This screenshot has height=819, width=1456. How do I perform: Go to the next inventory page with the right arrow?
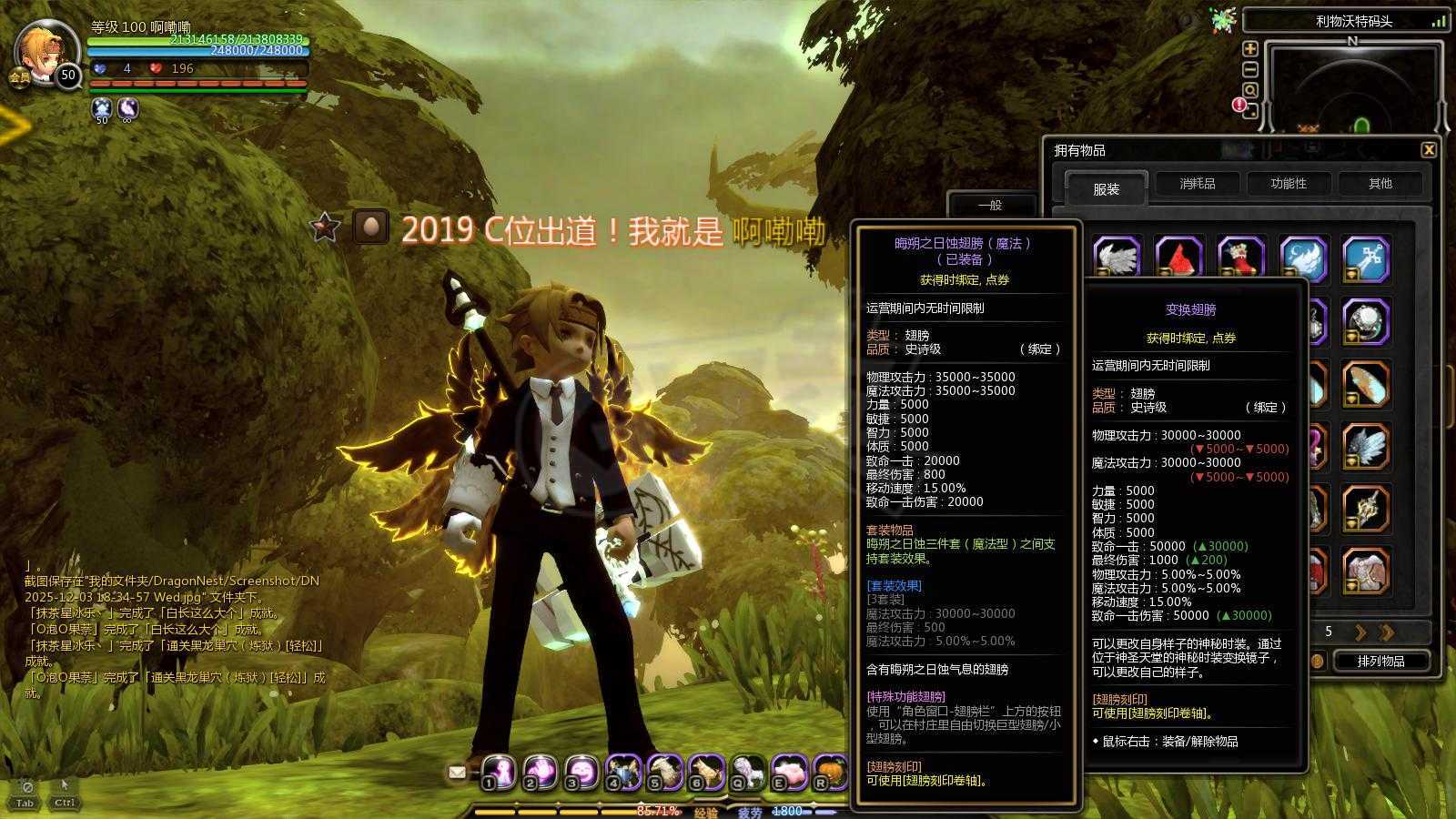click(x=1361, y=633)
